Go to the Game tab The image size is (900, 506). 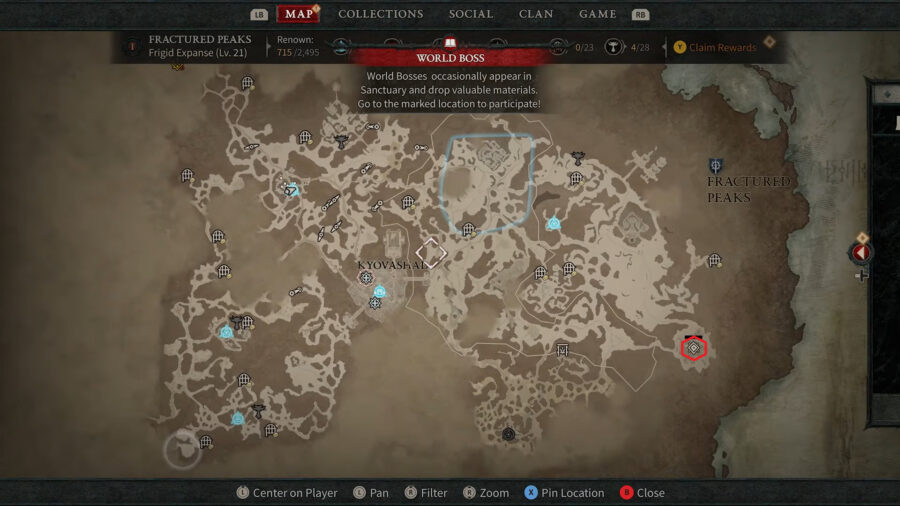(x=597, y=14)
